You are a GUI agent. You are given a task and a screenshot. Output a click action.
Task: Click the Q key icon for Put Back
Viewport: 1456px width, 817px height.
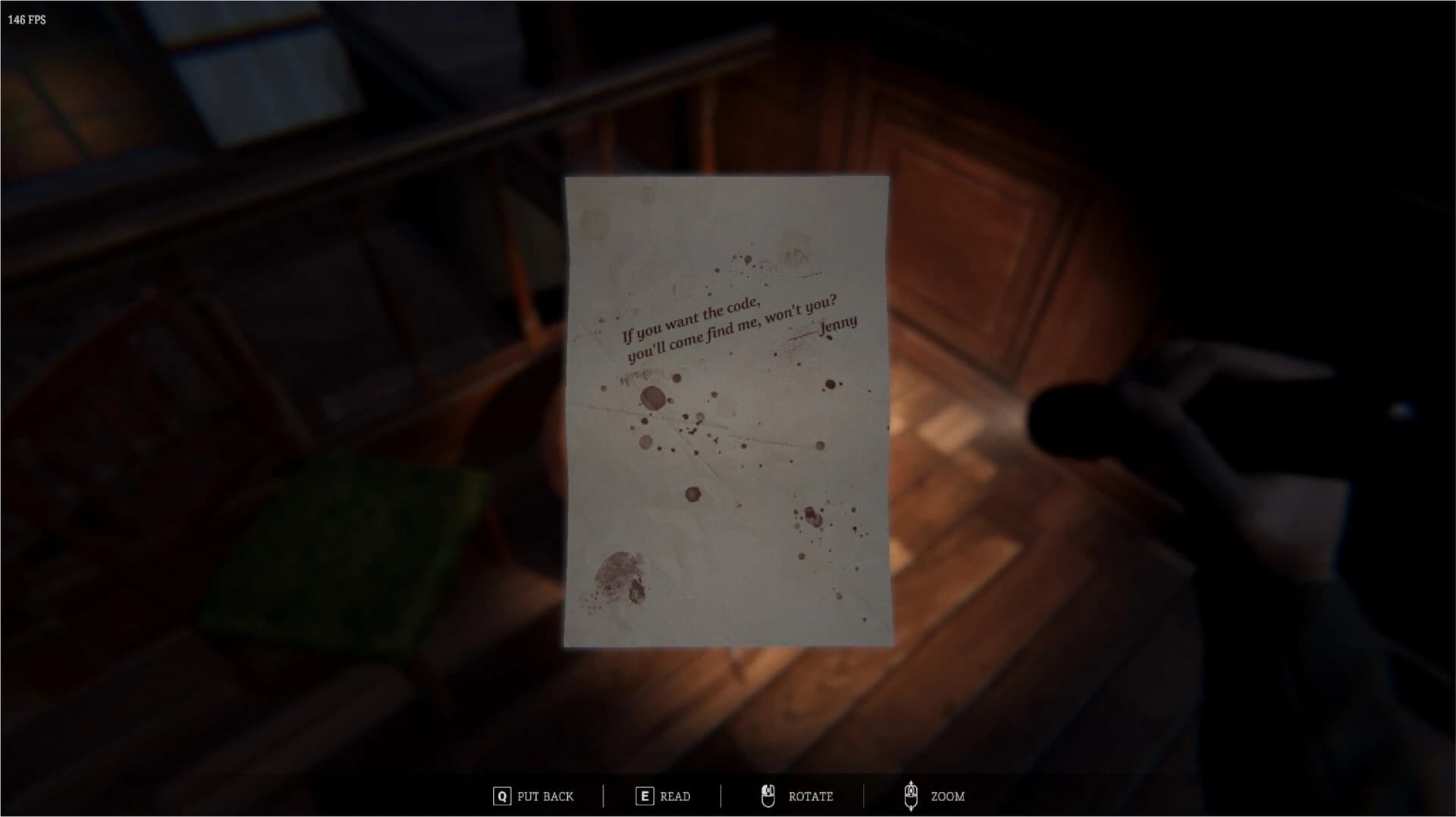coord(502,795)
